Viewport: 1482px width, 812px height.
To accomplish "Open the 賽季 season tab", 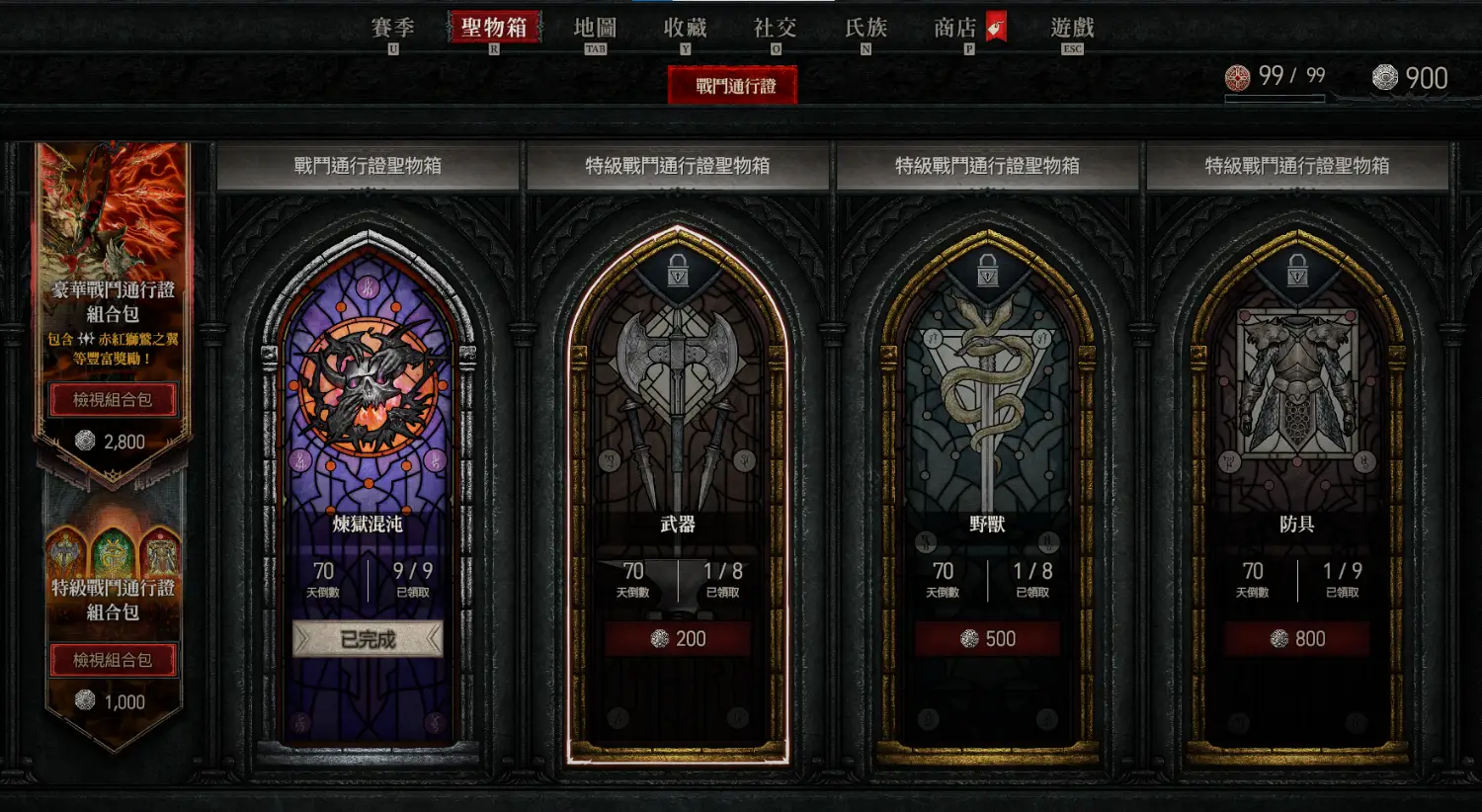I will [x=393, y=28].
